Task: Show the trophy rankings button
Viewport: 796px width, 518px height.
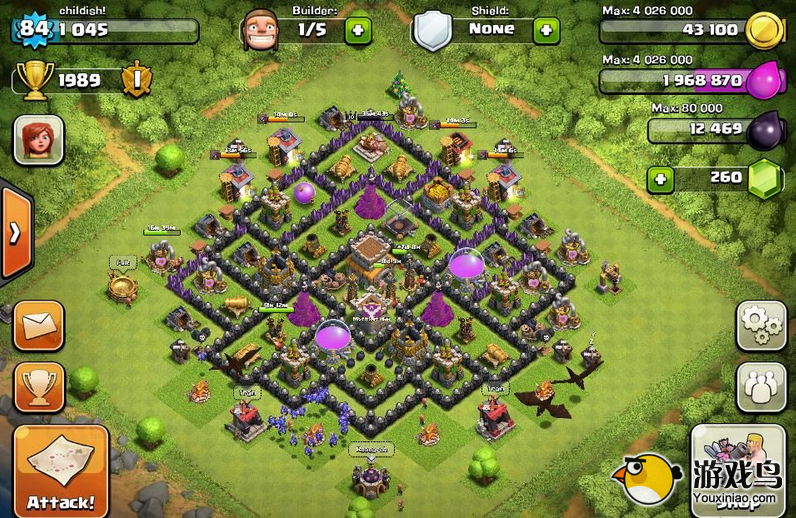Action: 39,387
